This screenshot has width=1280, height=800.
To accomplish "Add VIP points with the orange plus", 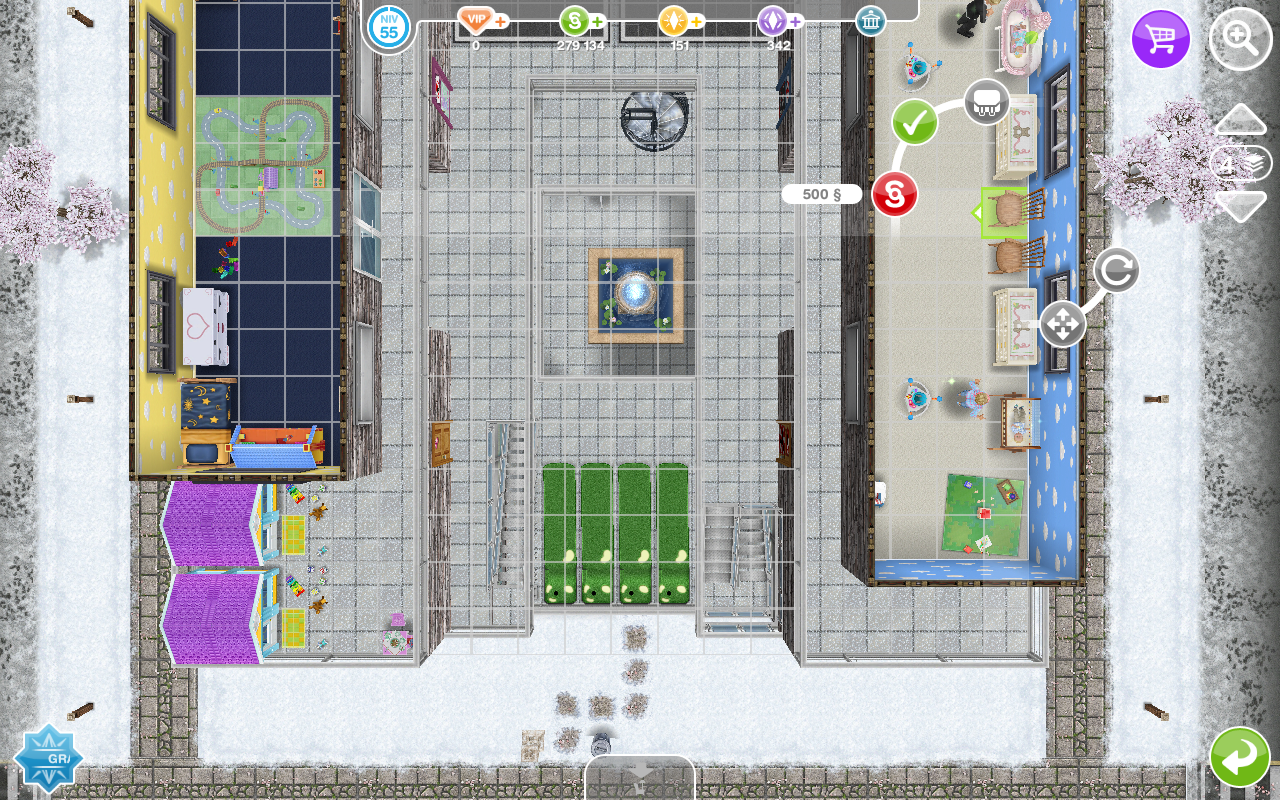I will tap(500, 21).
